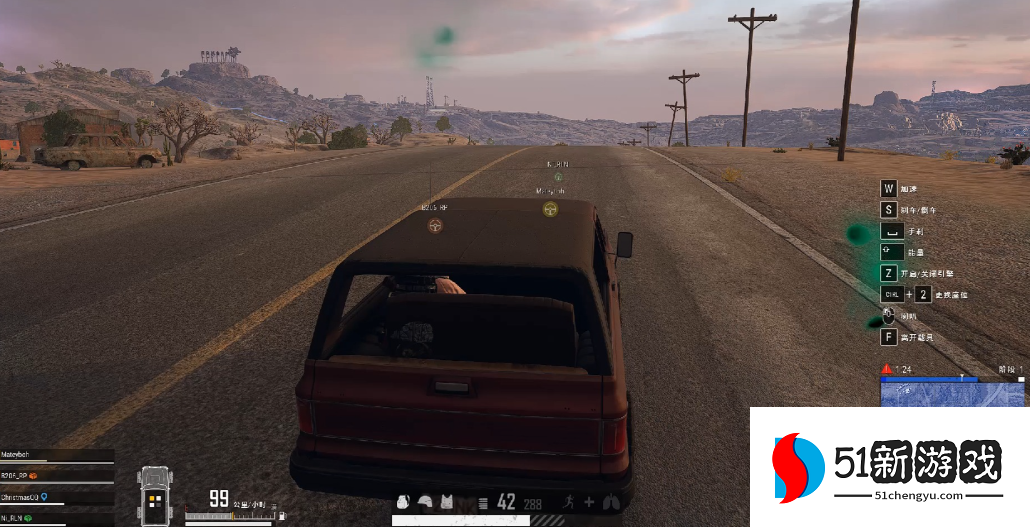This screenshot has height=527, width=1030.
Task: Click the backpack equipment icon
Action: (404, 502)
